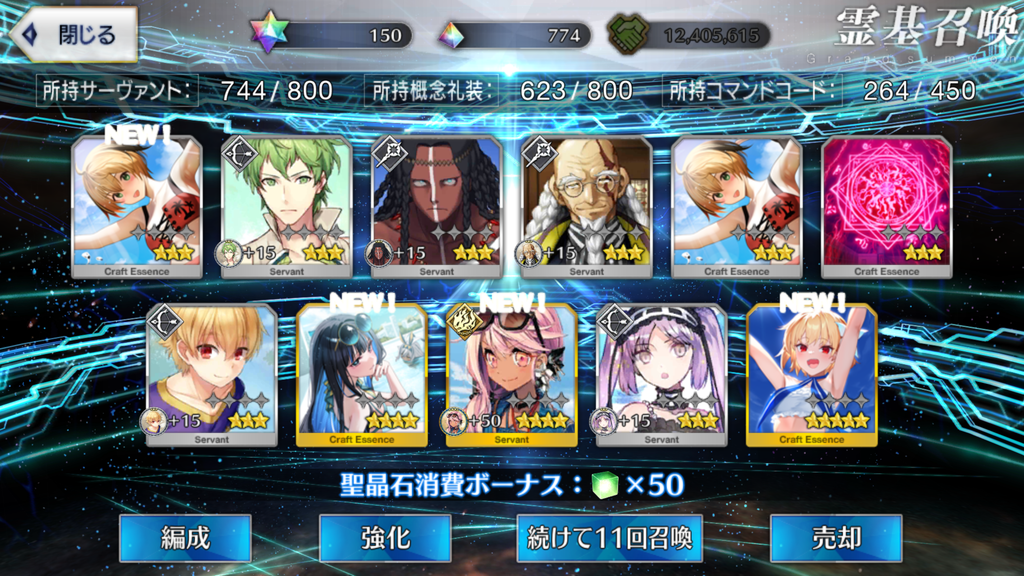Viewport: 1024px width, 576px height.
Task: Open the 編成 party formation menu
Action: [x=185, y=538]
